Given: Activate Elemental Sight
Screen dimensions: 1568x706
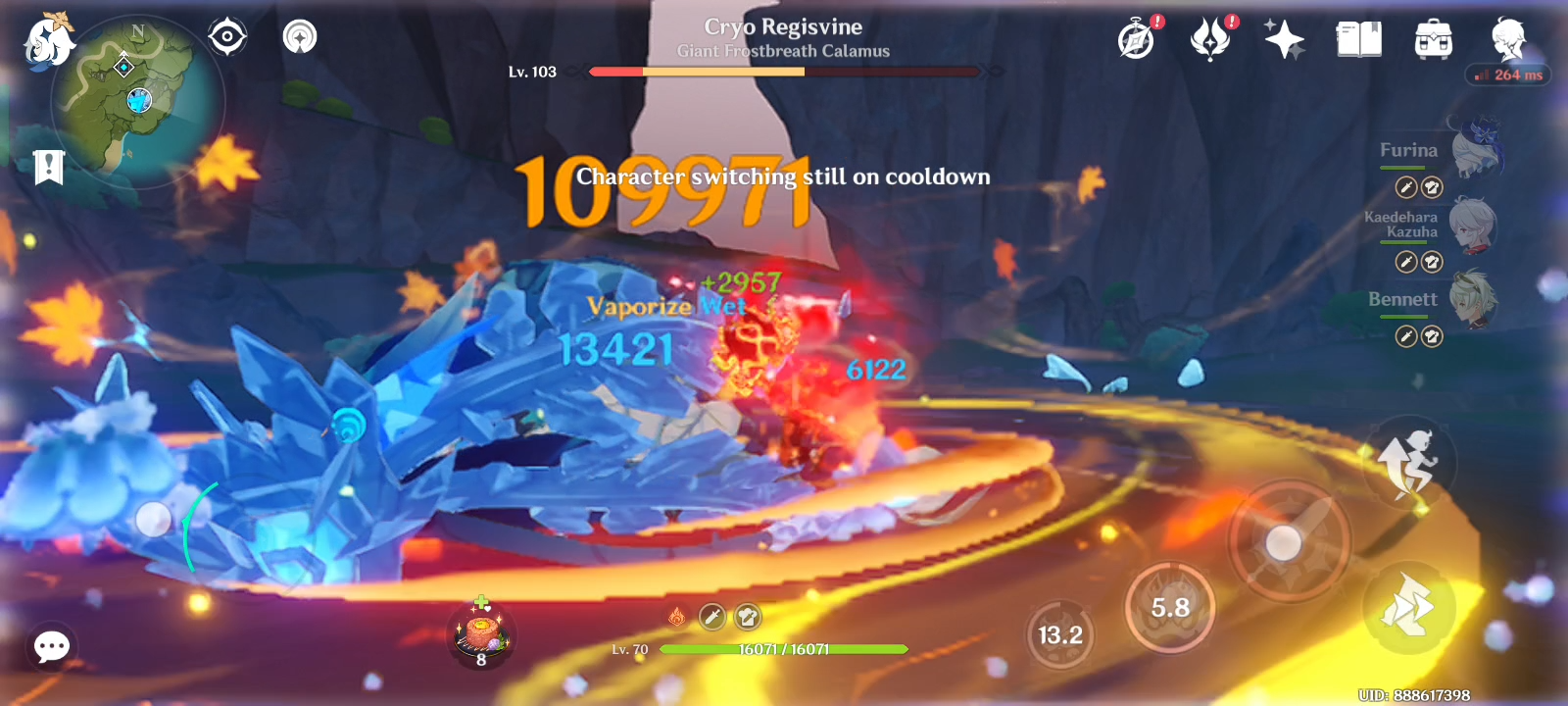Looking at the screenshot, I should [227, 36].
